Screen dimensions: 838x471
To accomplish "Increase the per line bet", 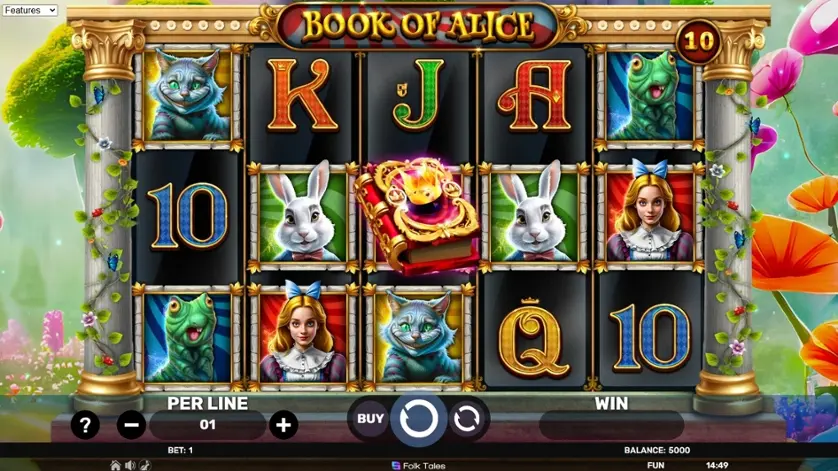I will (283, 425).
